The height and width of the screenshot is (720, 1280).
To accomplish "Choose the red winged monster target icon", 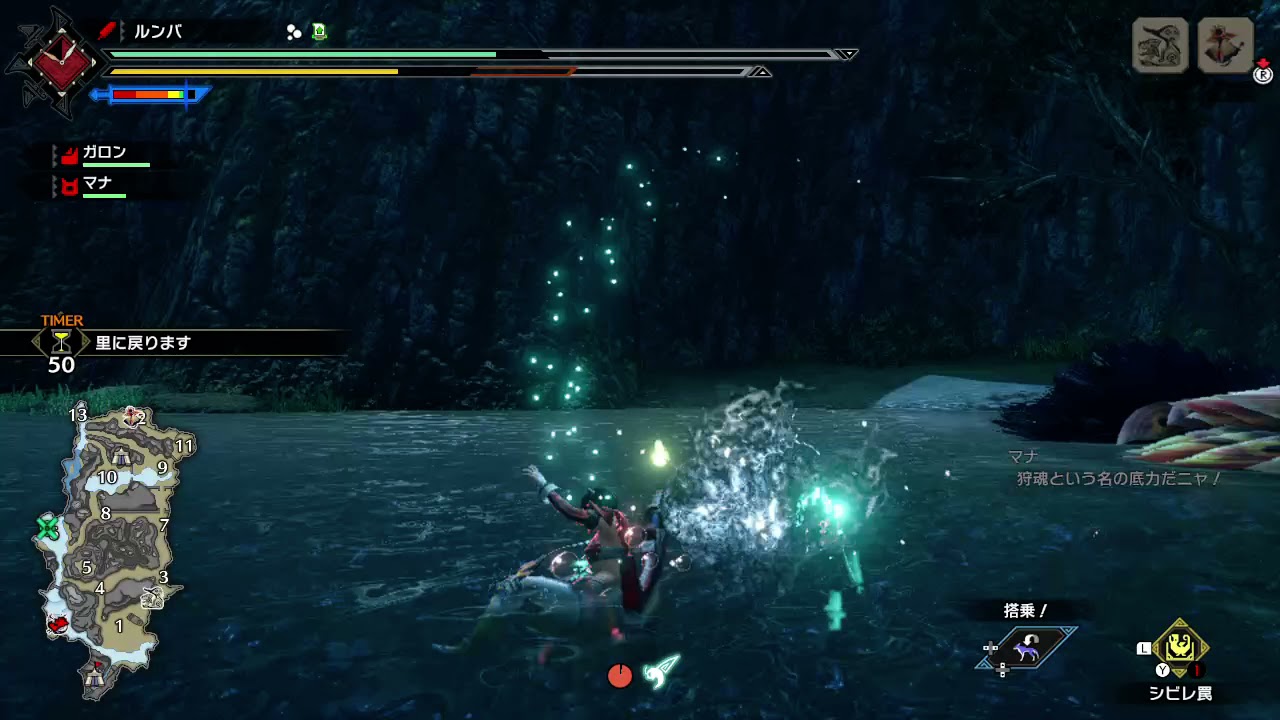I will [x=1225, y=45].
